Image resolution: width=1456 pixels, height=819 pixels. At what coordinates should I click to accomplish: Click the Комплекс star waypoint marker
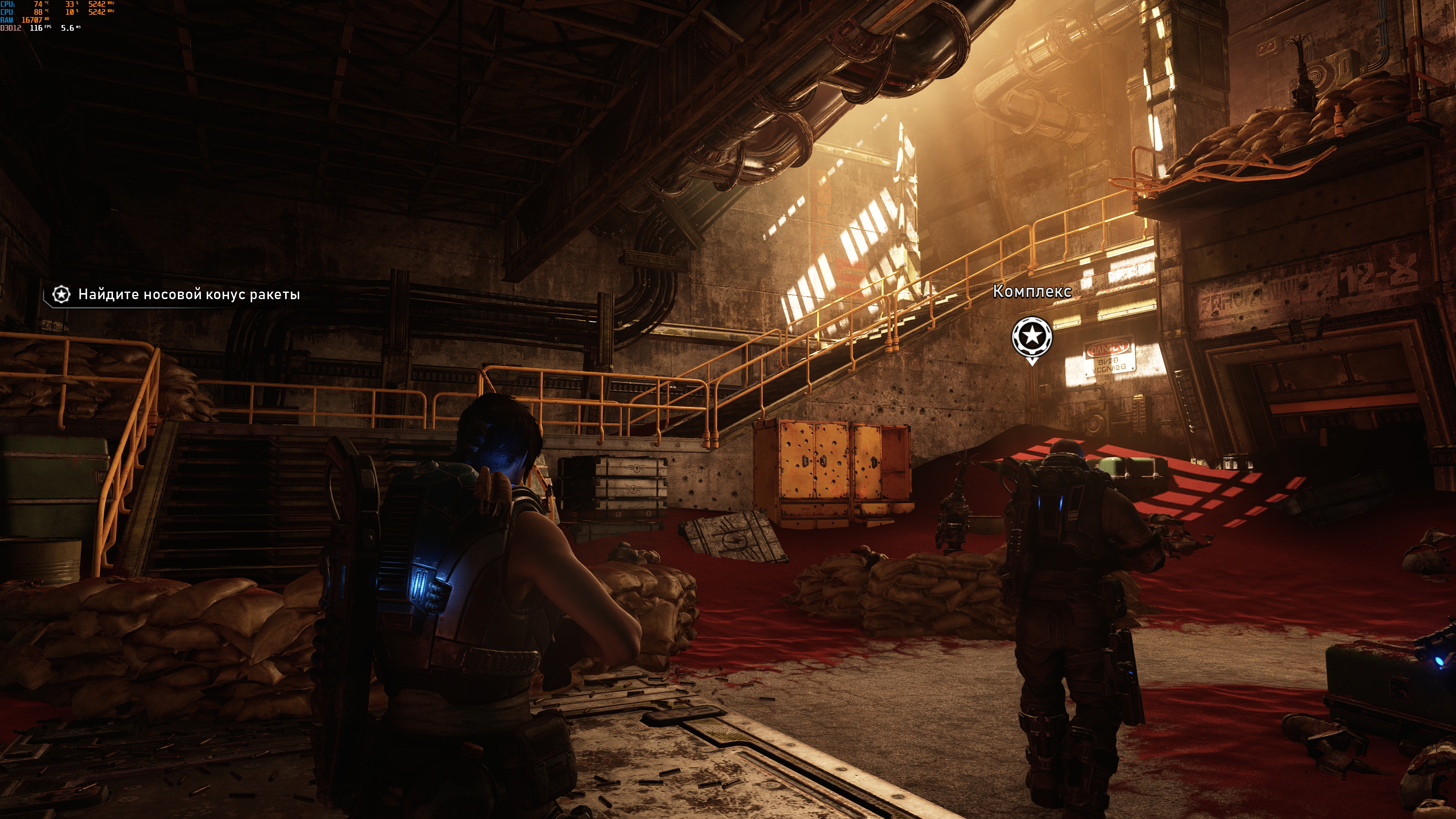pos(1031,337)
